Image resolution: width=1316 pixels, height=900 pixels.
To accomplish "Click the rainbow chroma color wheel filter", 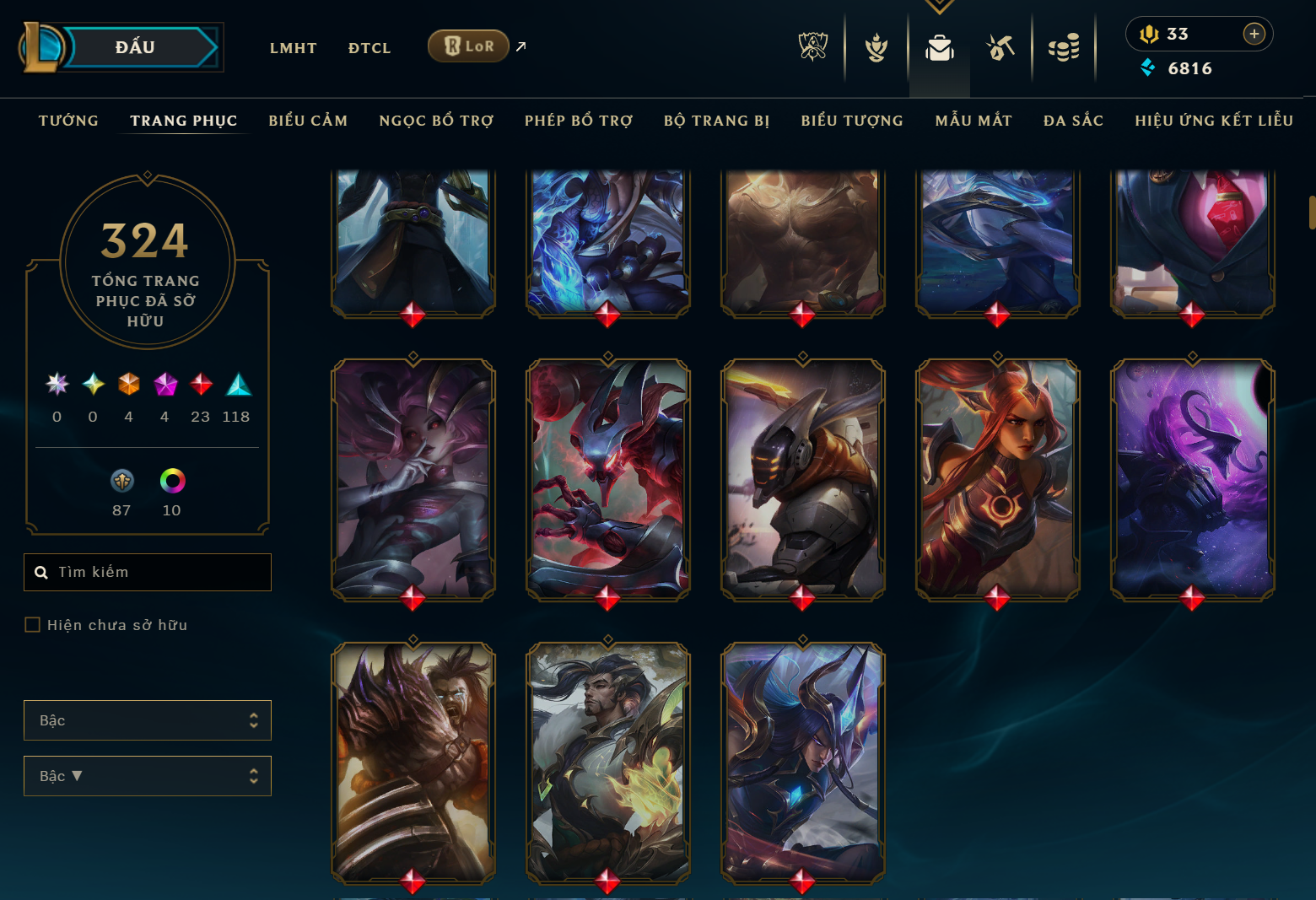I will 171,481.
